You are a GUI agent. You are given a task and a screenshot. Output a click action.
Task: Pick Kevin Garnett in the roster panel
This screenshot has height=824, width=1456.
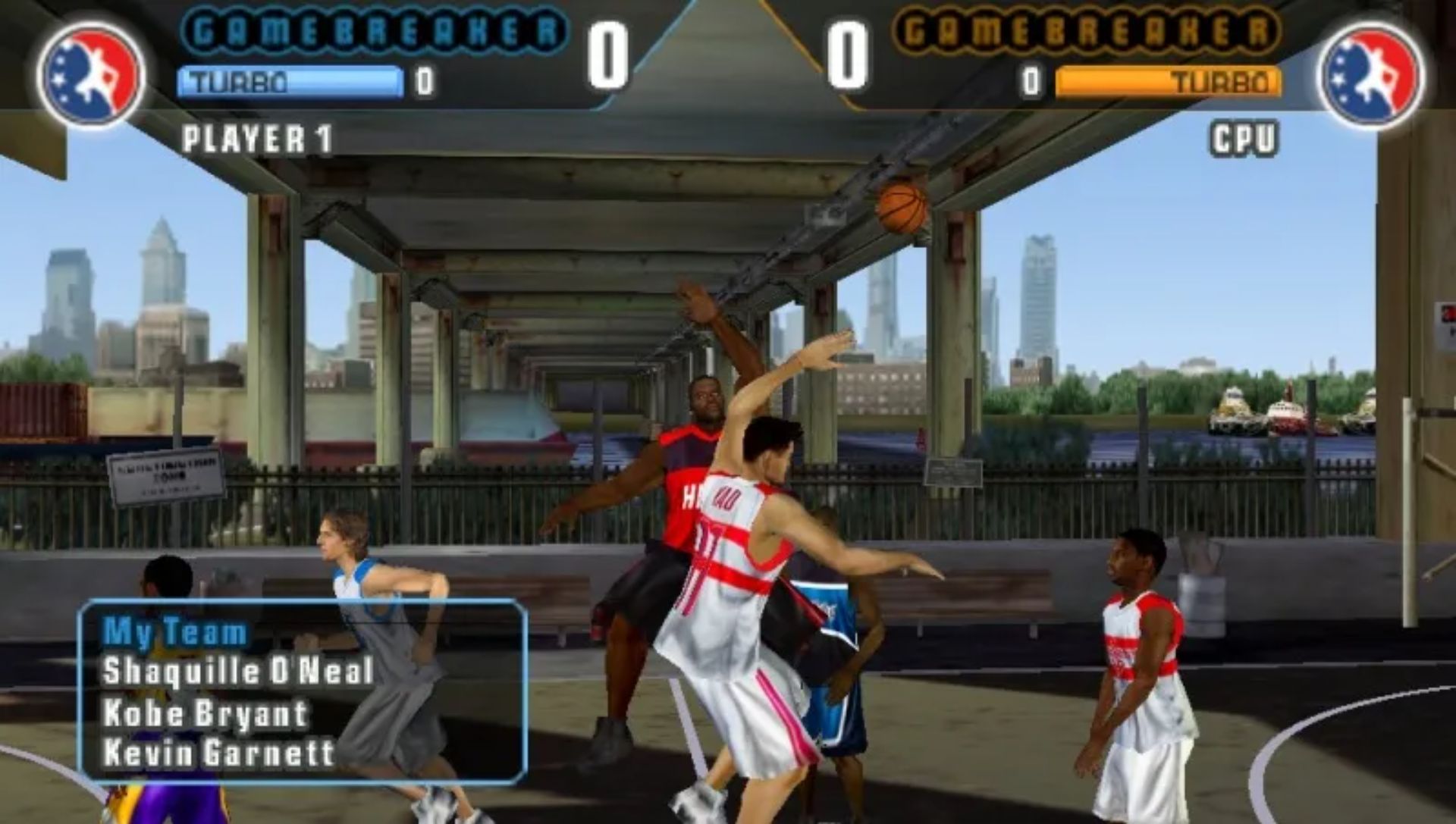tap(218, 753)
